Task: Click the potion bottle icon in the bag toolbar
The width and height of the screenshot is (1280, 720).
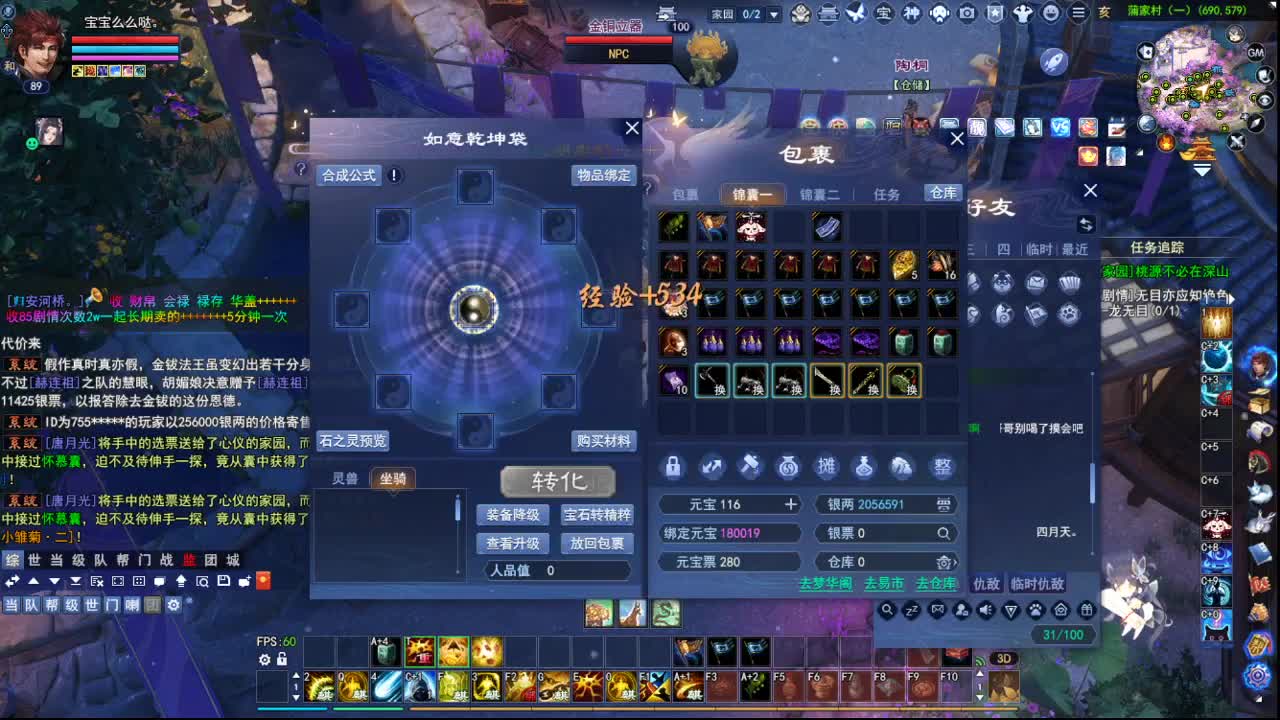Action: pos(865,466)
